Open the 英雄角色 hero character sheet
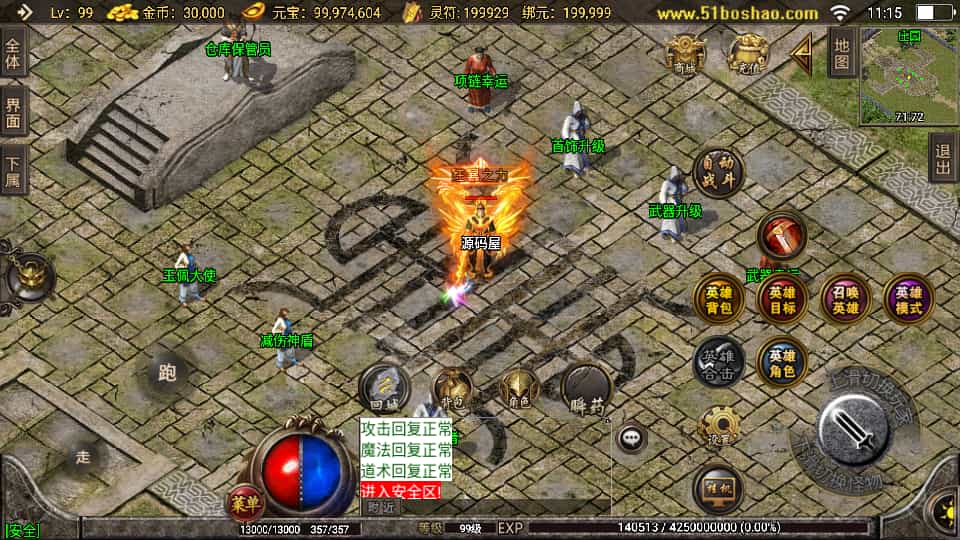 coord(782,361)
